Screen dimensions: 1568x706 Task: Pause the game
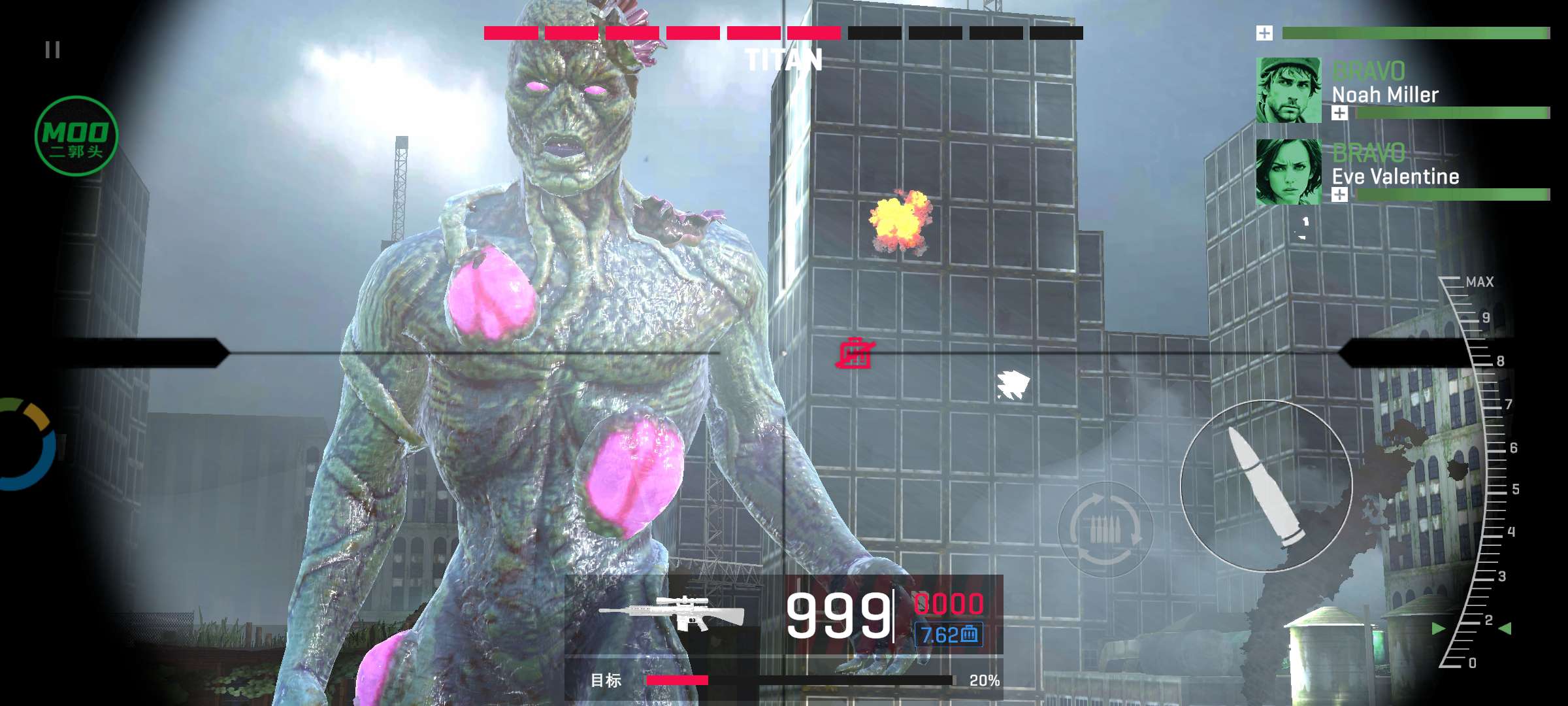click(53, 50)
